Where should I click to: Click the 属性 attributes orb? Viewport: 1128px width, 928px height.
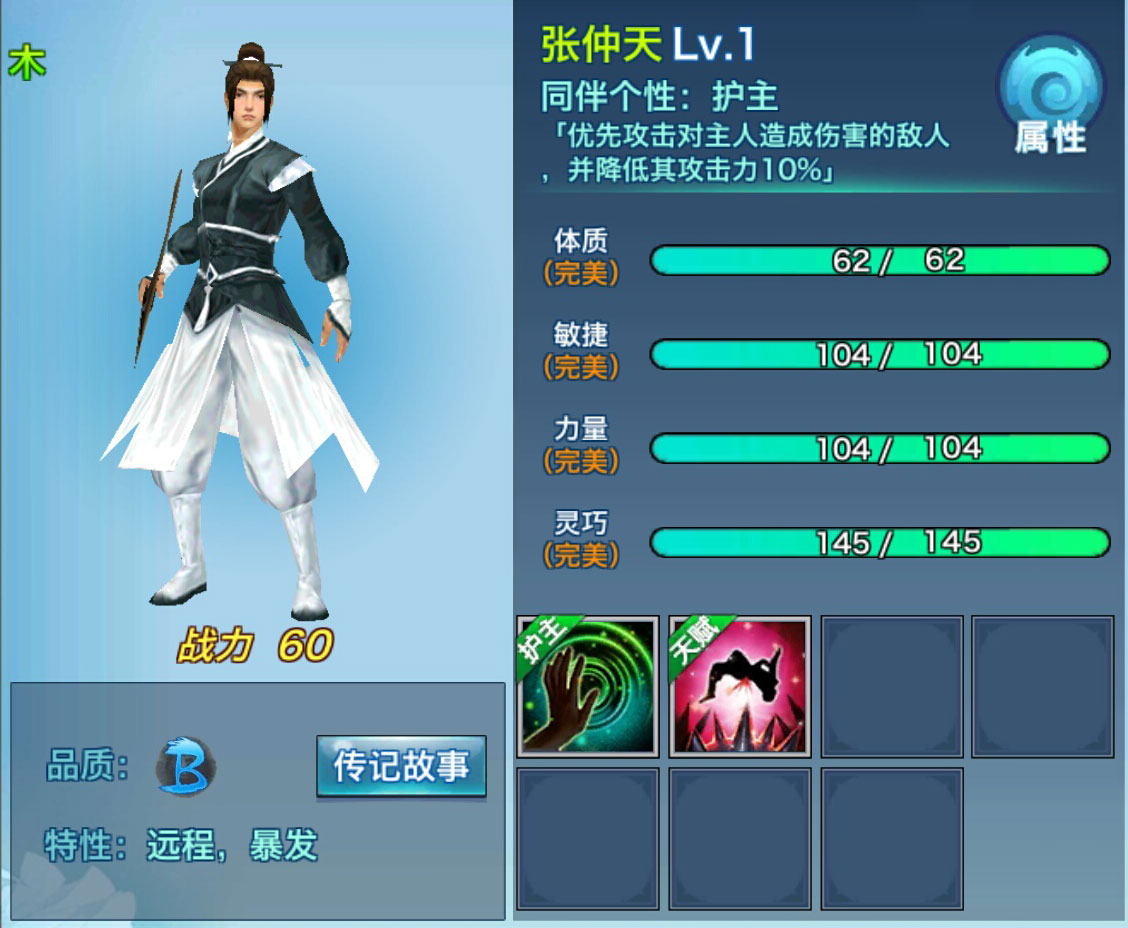click(1050, 101)
